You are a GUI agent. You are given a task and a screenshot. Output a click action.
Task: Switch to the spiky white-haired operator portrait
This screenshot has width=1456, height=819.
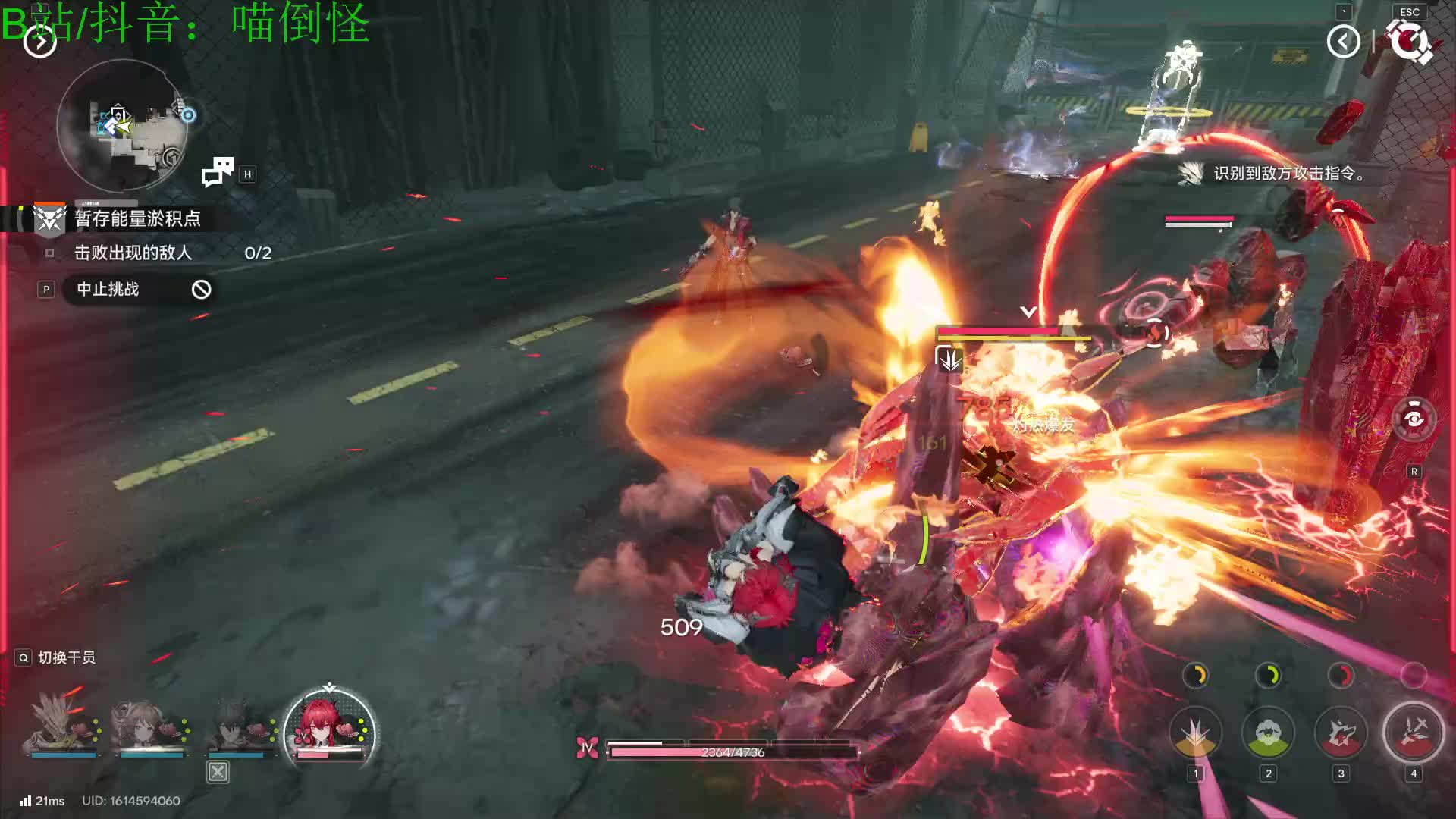[62, 726]
